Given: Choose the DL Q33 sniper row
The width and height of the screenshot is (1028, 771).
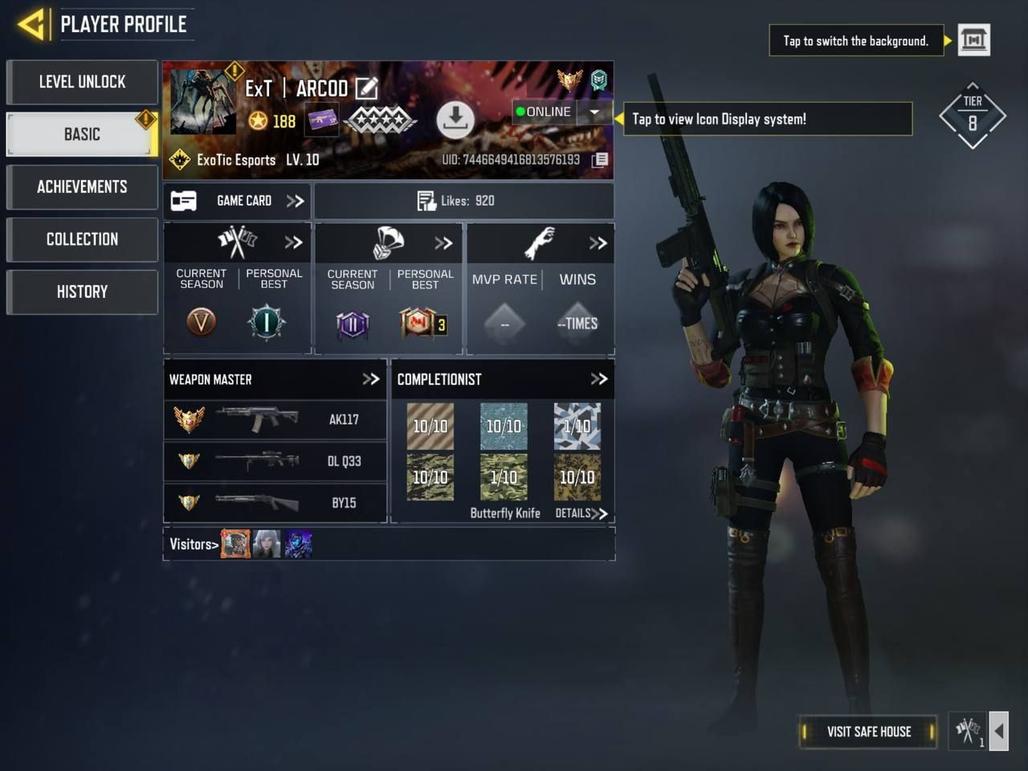Looking at the screenshot, I should pos(275,462).
